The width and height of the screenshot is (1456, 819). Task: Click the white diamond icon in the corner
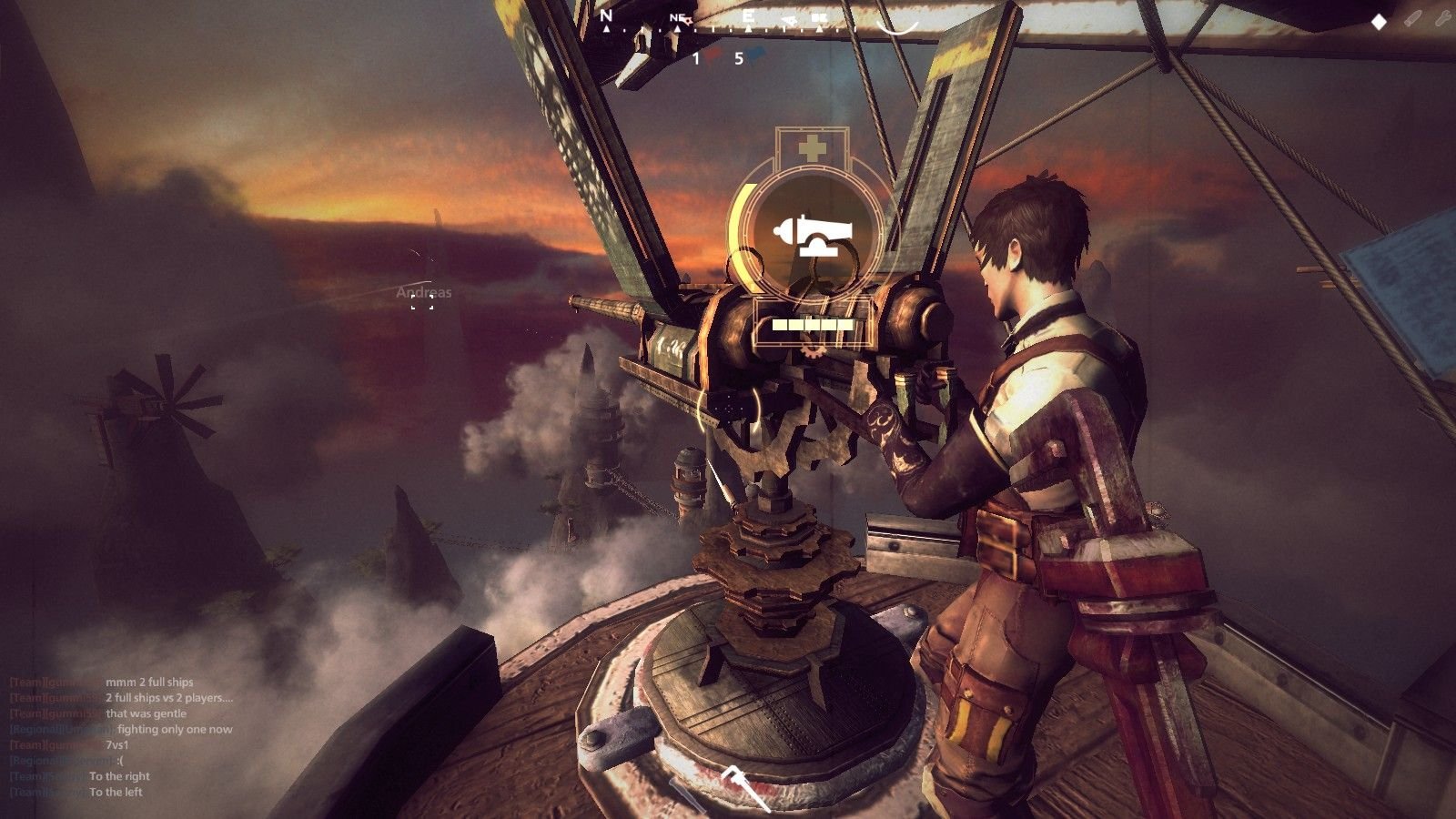(x=1379, y=22)
